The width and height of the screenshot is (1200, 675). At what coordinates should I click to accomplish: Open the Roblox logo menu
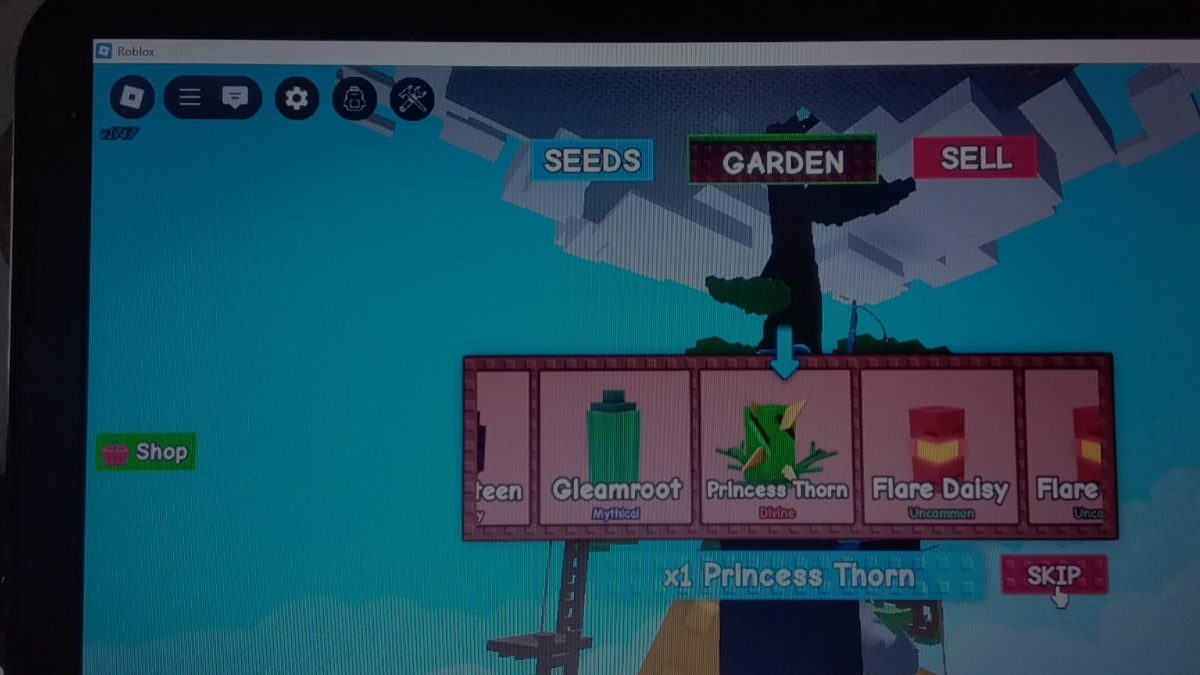[x=132, y=98]
